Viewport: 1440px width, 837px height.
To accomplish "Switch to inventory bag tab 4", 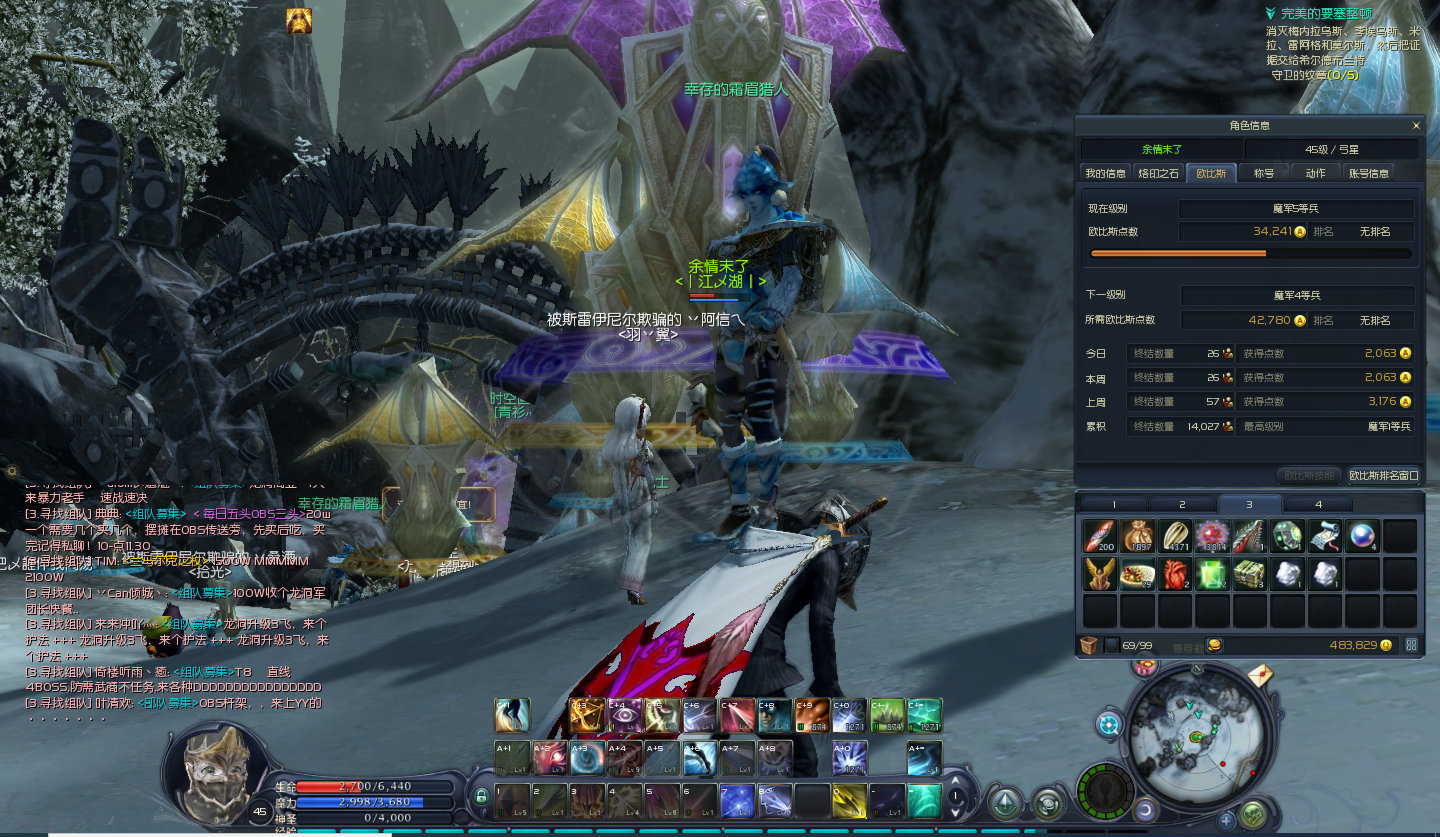I will [x=1317, y=505].
